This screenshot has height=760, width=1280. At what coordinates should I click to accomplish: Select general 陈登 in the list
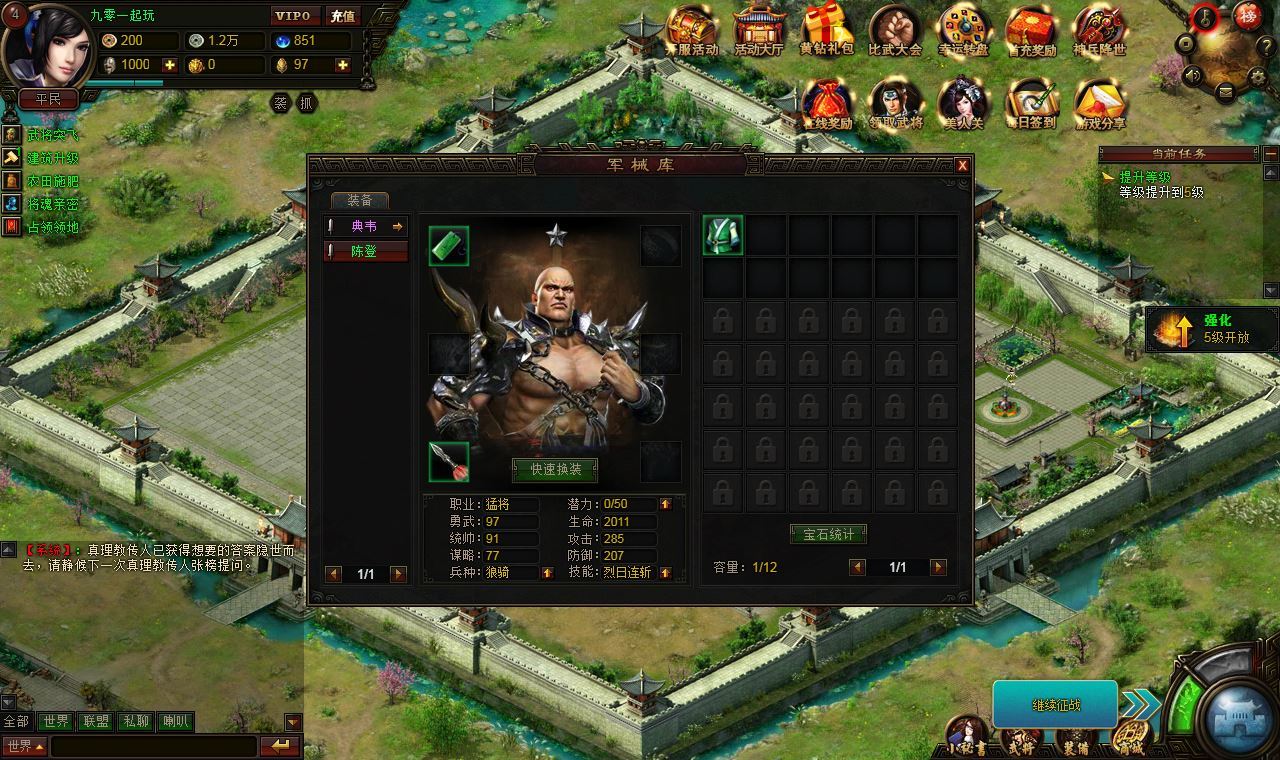pos(365,251)
